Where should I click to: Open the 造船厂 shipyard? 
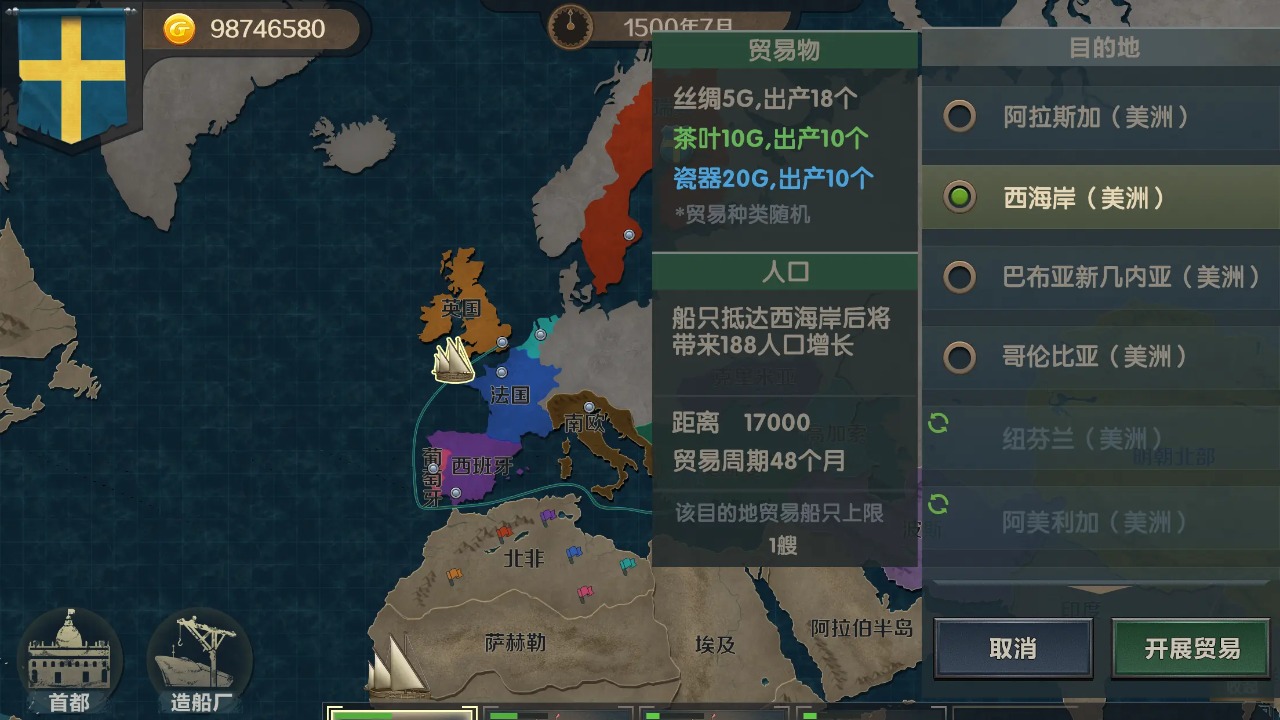(198, 662)
